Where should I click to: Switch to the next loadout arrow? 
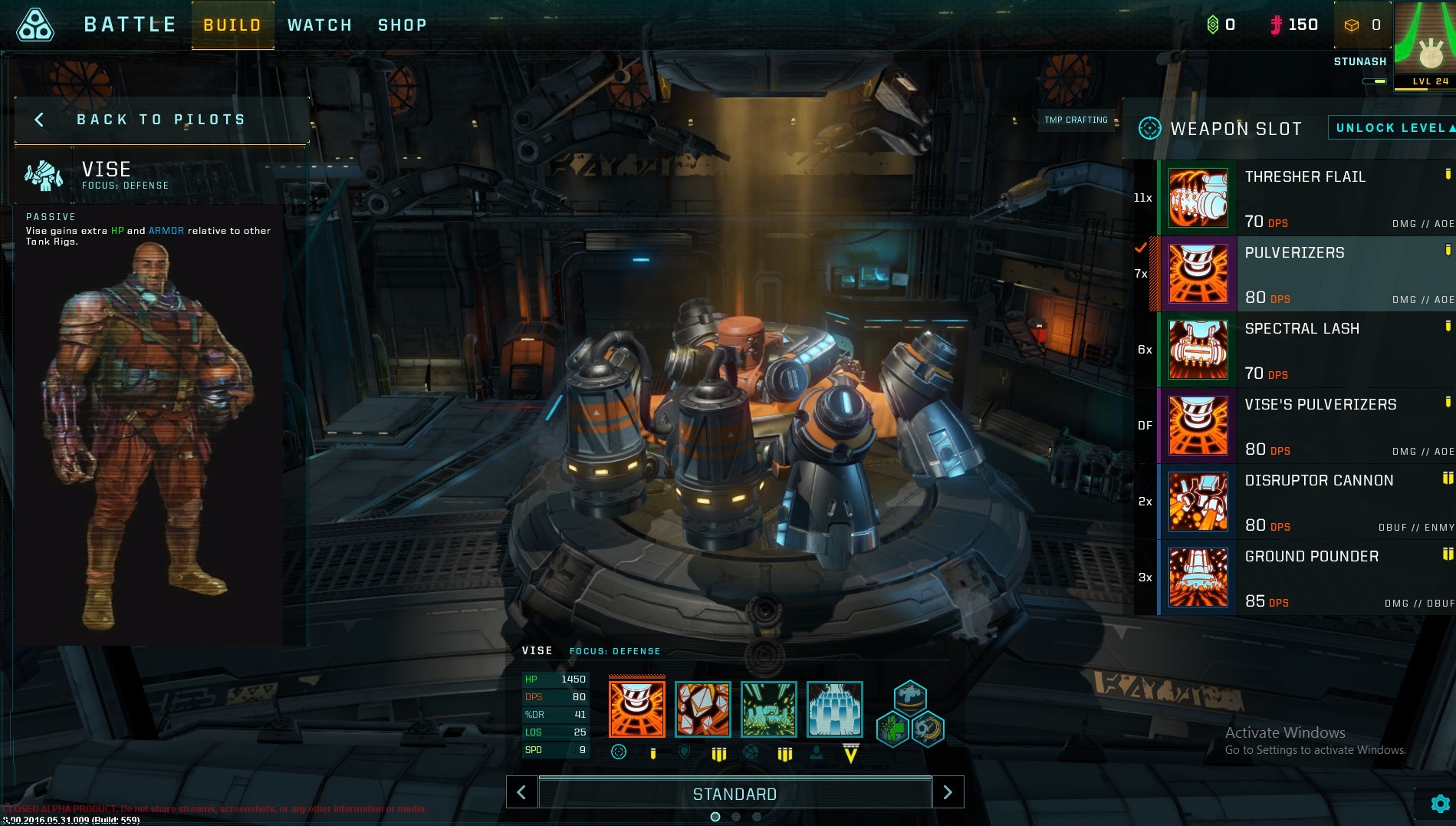(x=948, y=792)
